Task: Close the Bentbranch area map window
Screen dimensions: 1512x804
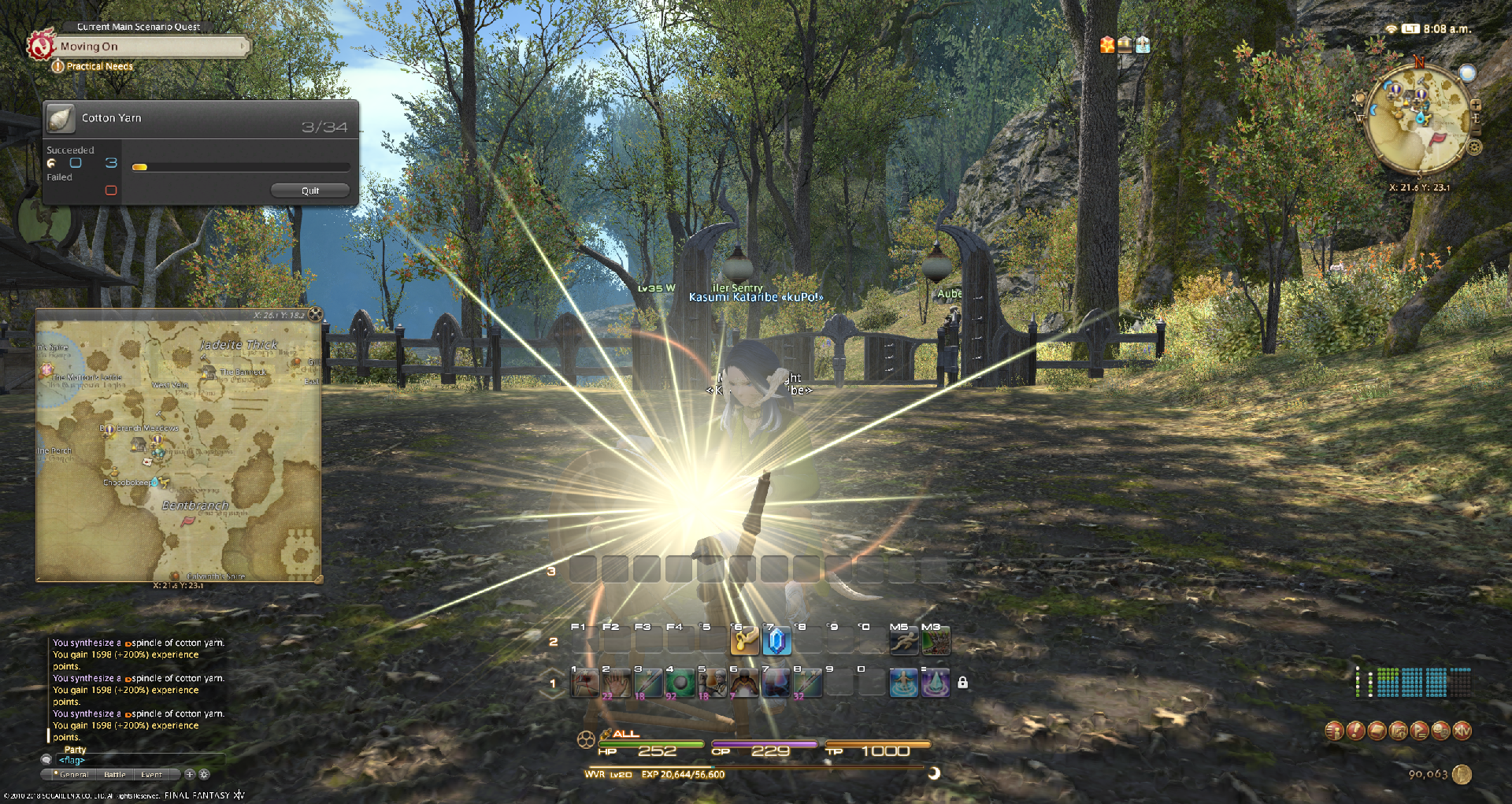Action: [315, 314]
